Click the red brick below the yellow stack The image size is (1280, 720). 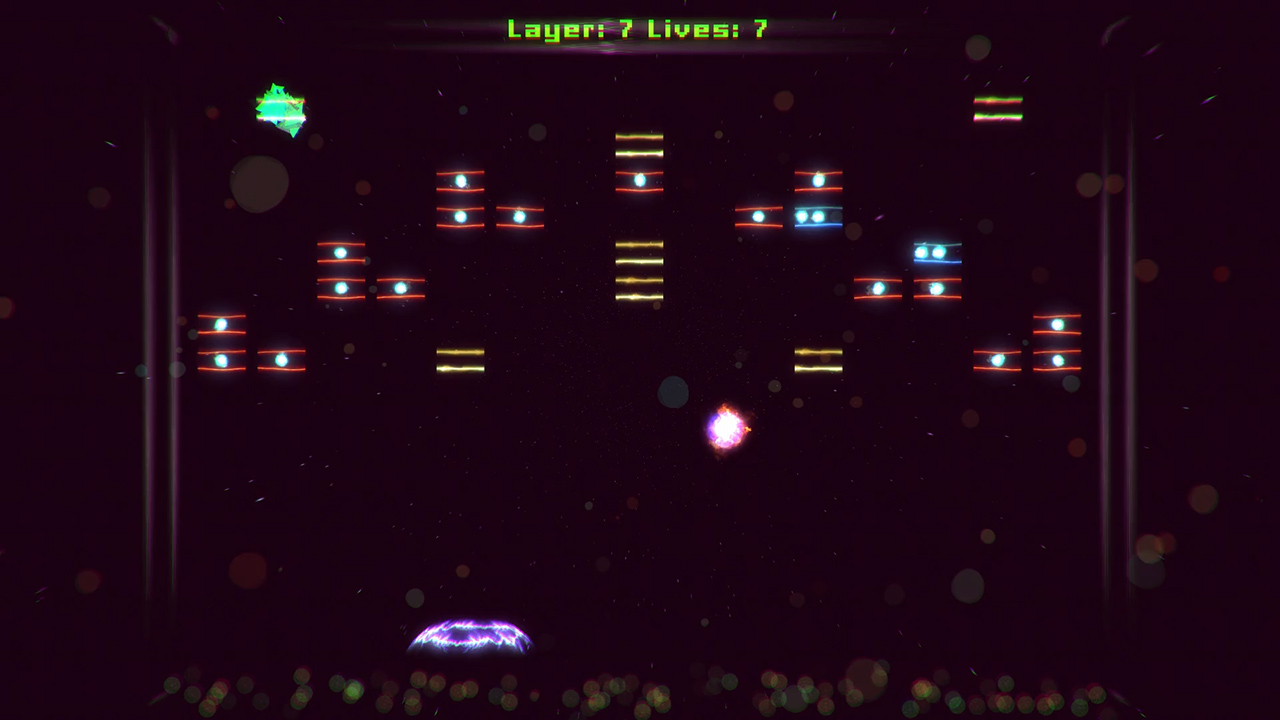click(x=640, y=180)
